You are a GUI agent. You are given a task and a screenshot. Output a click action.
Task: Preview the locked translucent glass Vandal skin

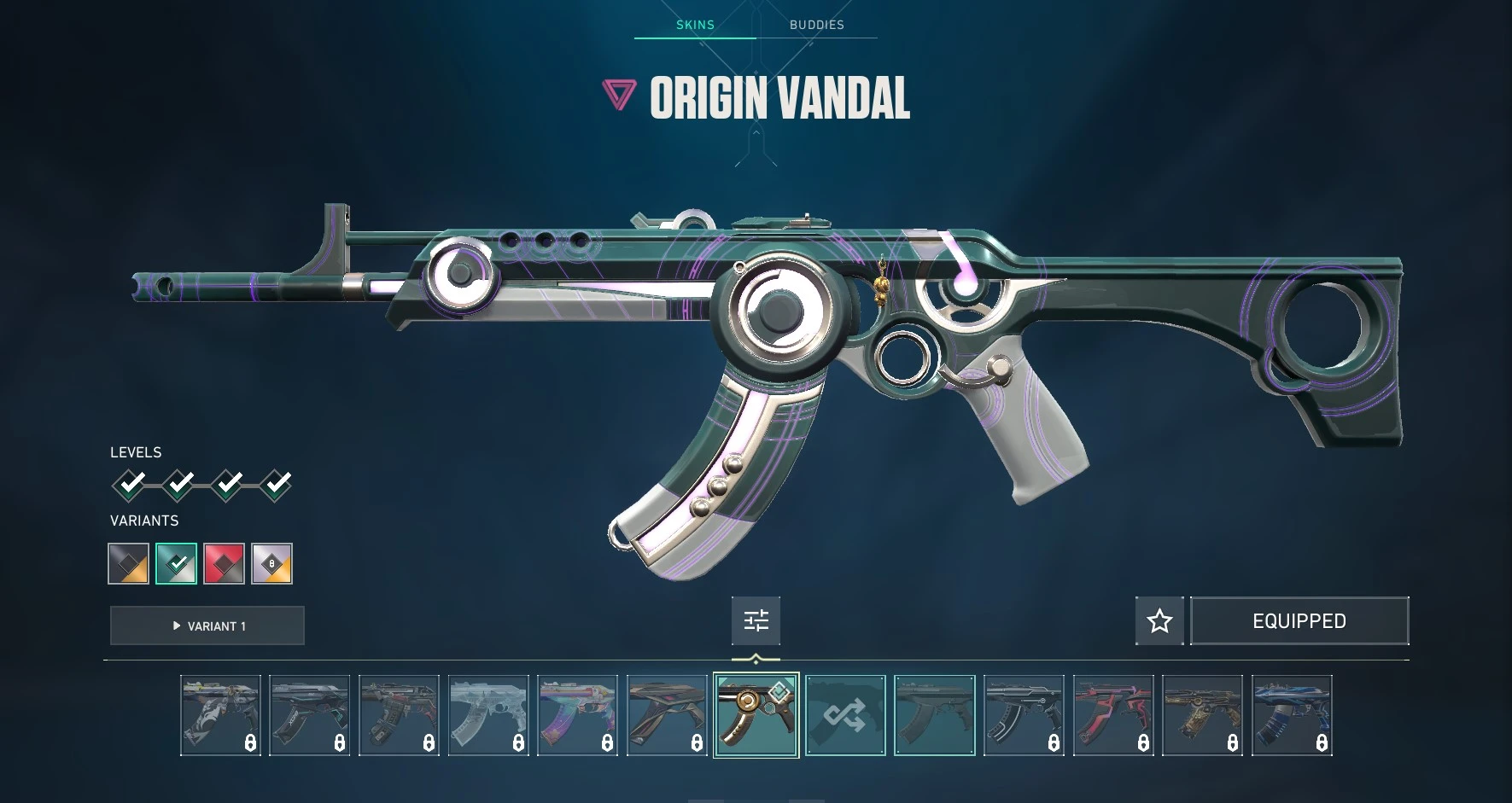(x=488, y=715)
